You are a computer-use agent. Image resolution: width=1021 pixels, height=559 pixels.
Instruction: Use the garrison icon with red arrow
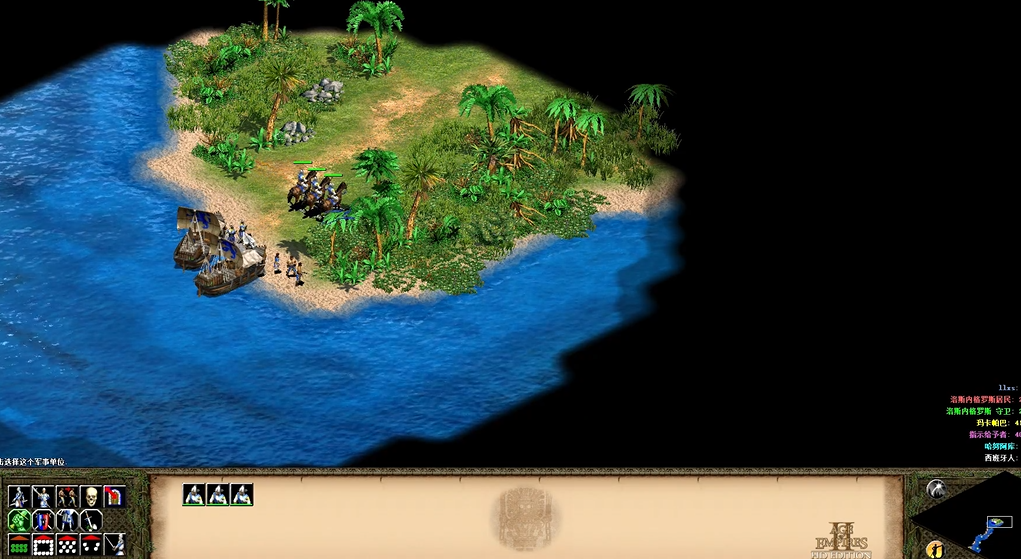(114, 497)
